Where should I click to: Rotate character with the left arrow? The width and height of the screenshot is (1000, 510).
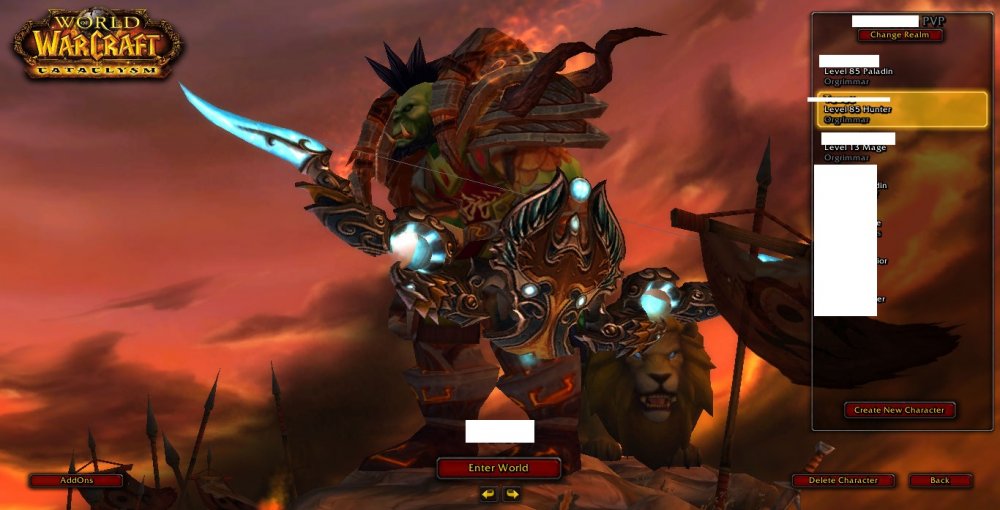(488, 494)
